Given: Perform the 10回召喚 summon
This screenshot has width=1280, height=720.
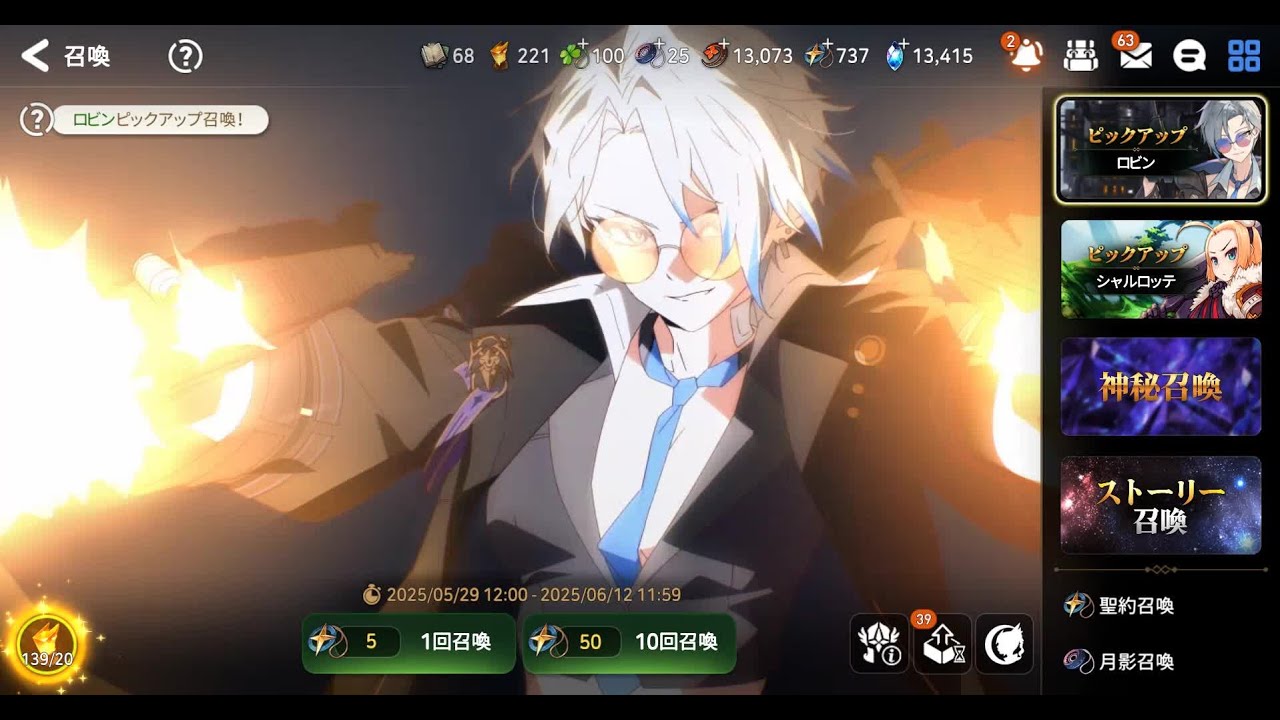Looking at the screenshot, I should click(629, 642).
